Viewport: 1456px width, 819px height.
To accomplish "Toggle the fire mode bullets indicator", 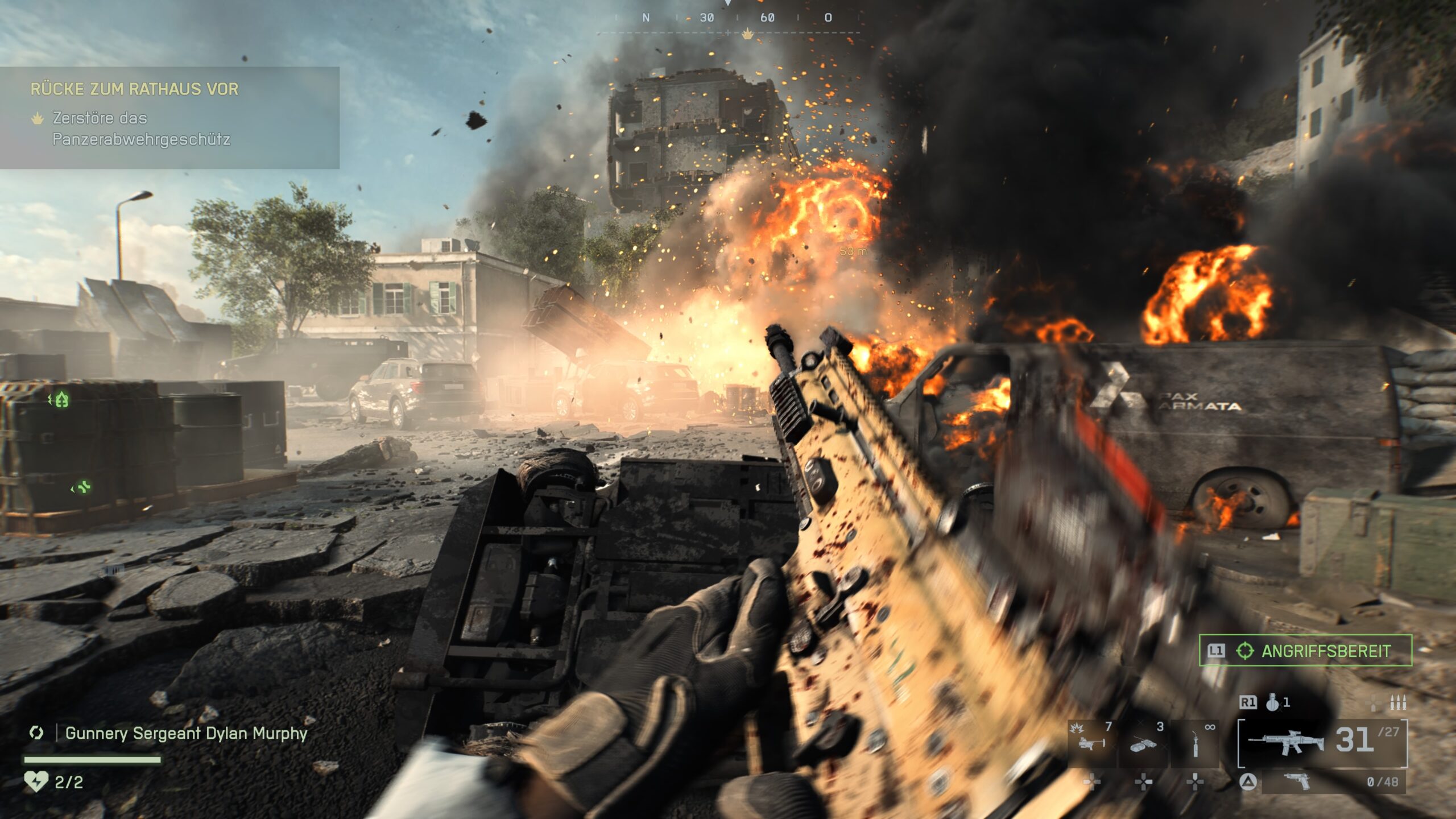I will pos(1397,704).
